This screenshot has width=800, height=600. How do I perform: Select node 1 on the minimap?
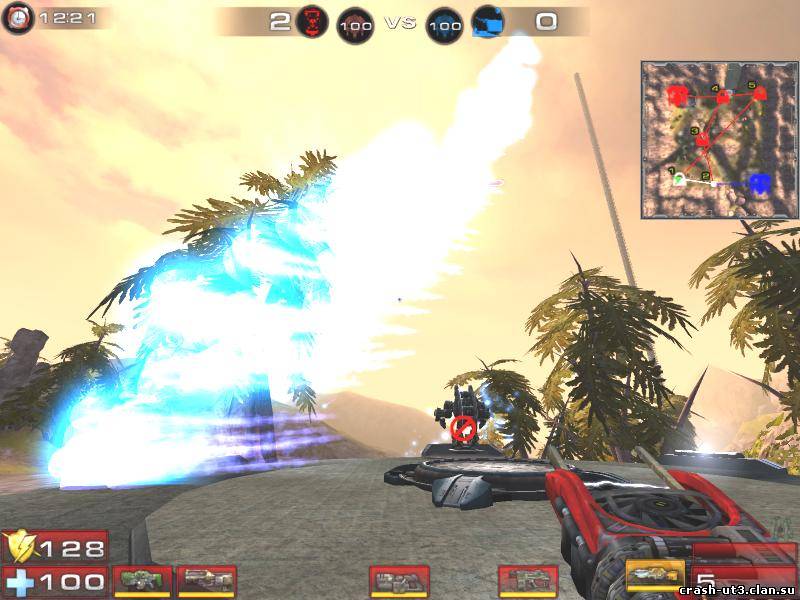(x=679, y=179)
